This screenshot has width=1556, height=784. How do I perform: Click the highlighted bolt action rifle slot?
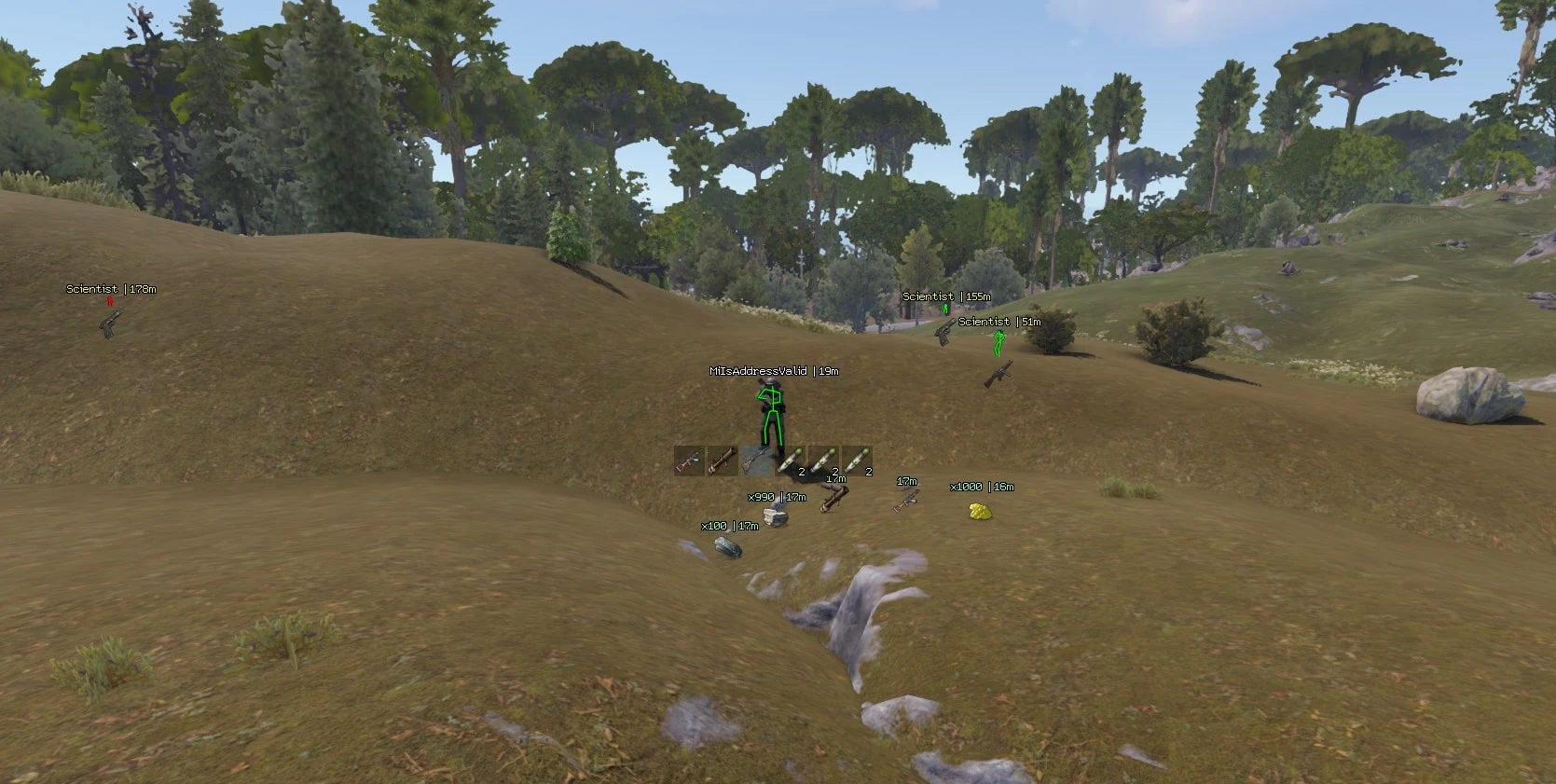pyautogui.click(x=754, y=461)
